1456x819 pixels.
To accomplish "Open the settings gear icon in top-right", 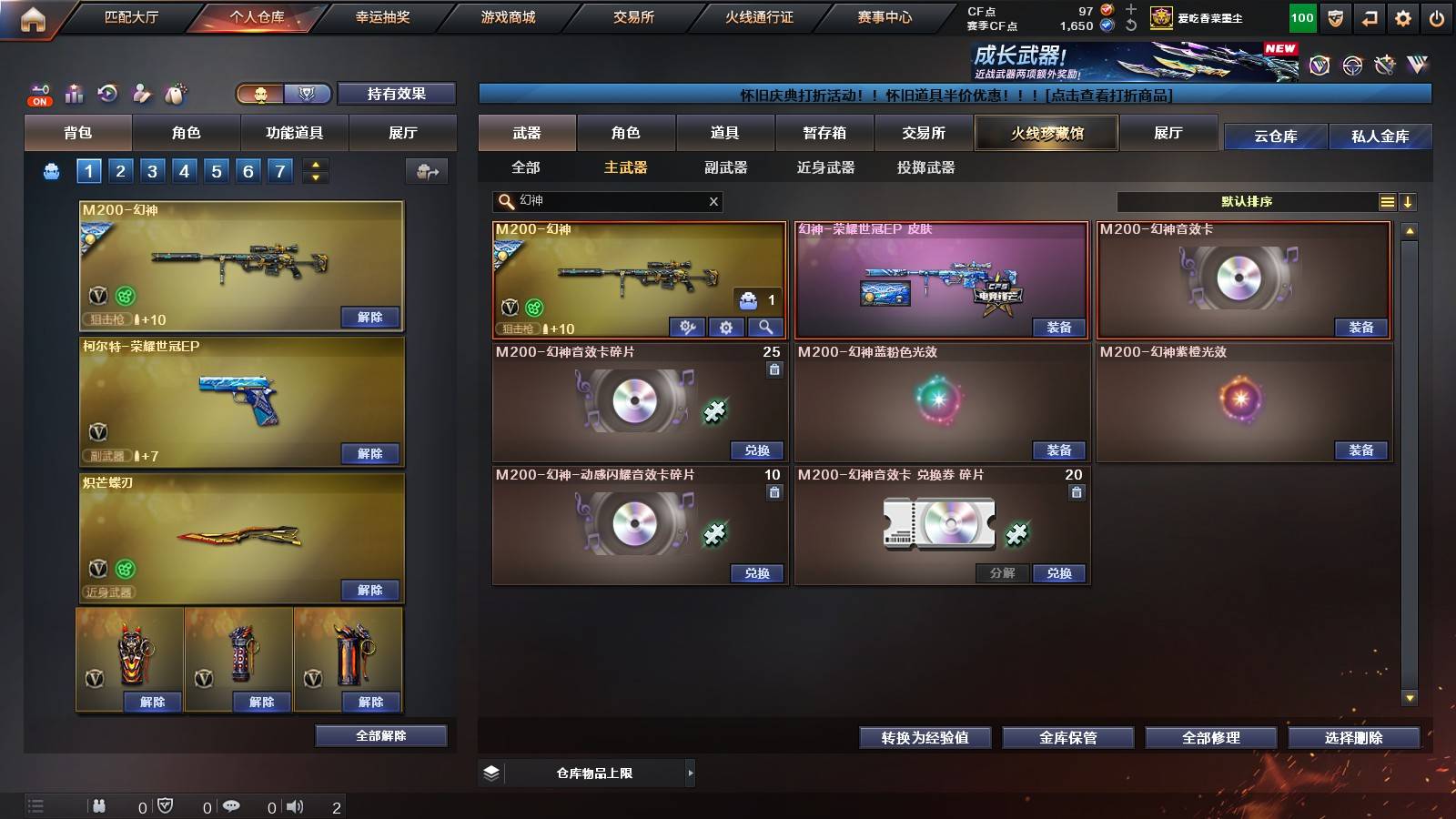I will tap(1402, 16).
